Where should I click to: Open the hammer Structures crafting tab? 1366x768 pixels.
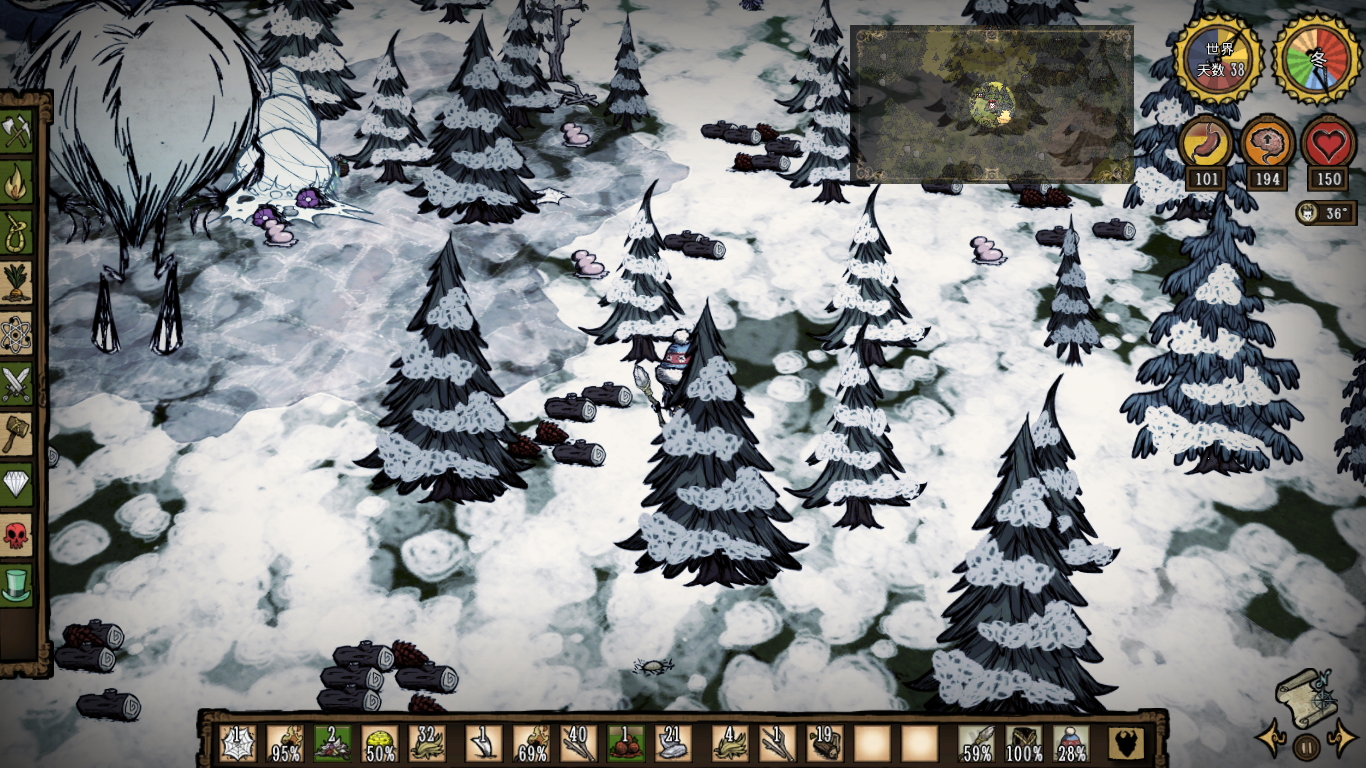point(17,434)
